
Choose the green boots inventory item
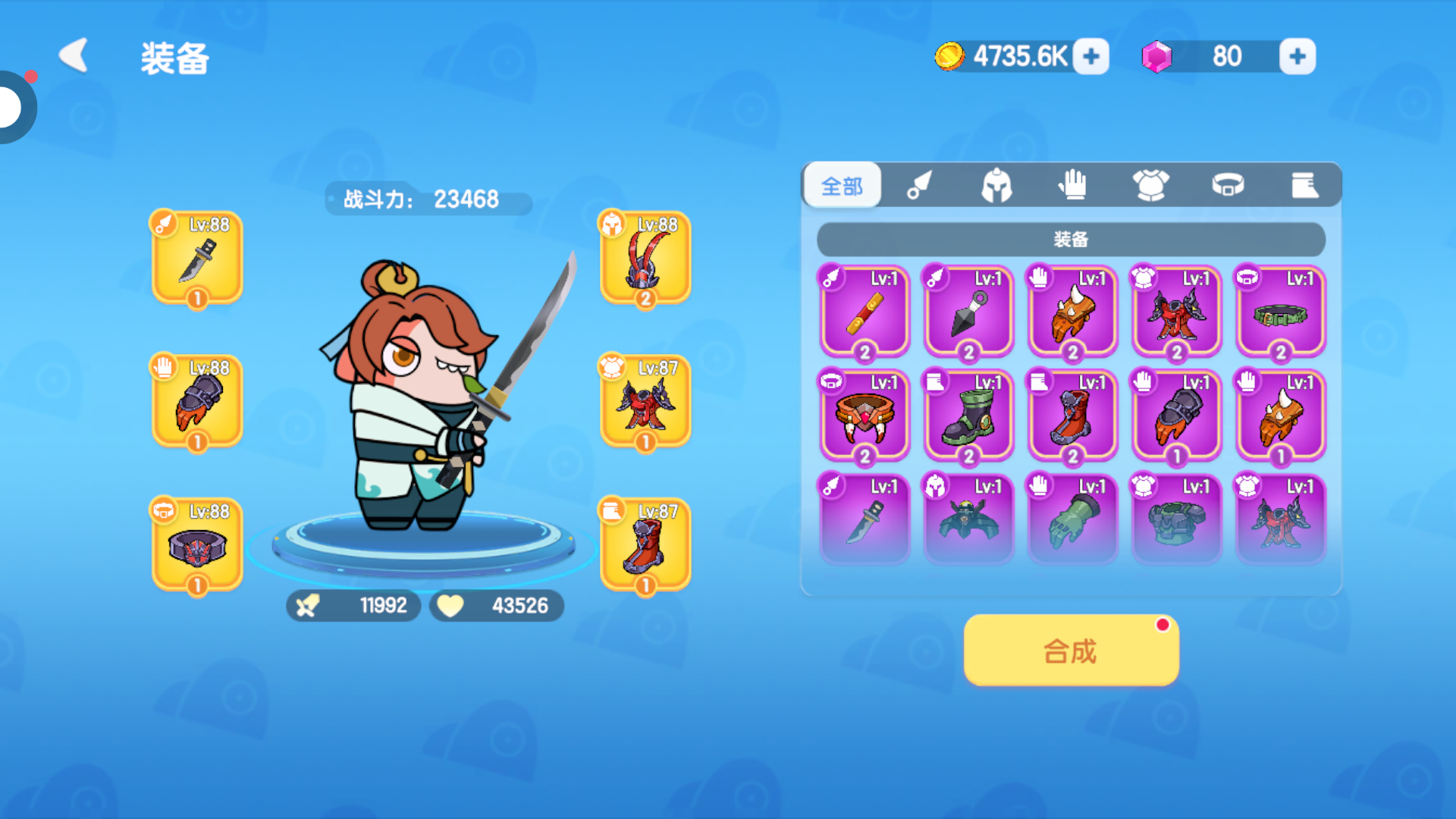(968, 416)
